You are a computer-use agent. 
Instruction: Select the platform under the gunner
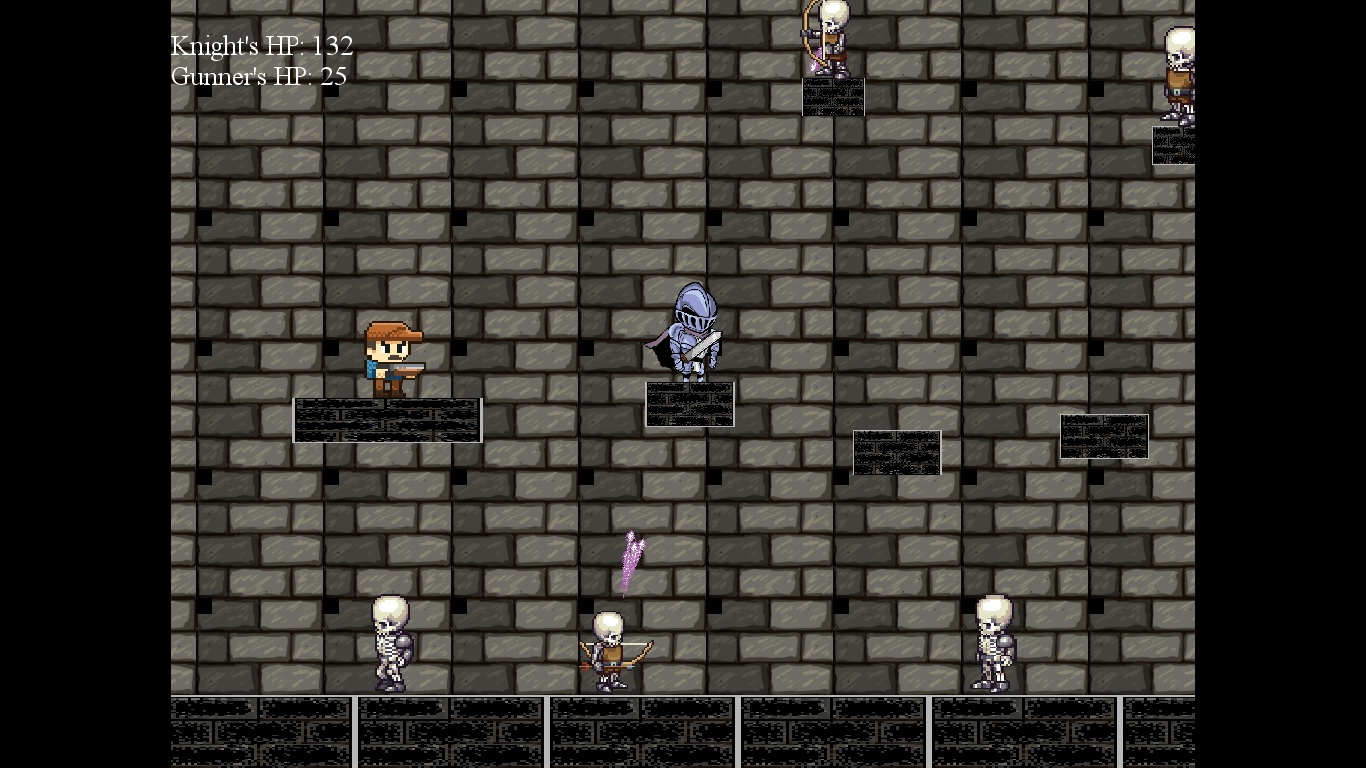click(x=387, y=420)
